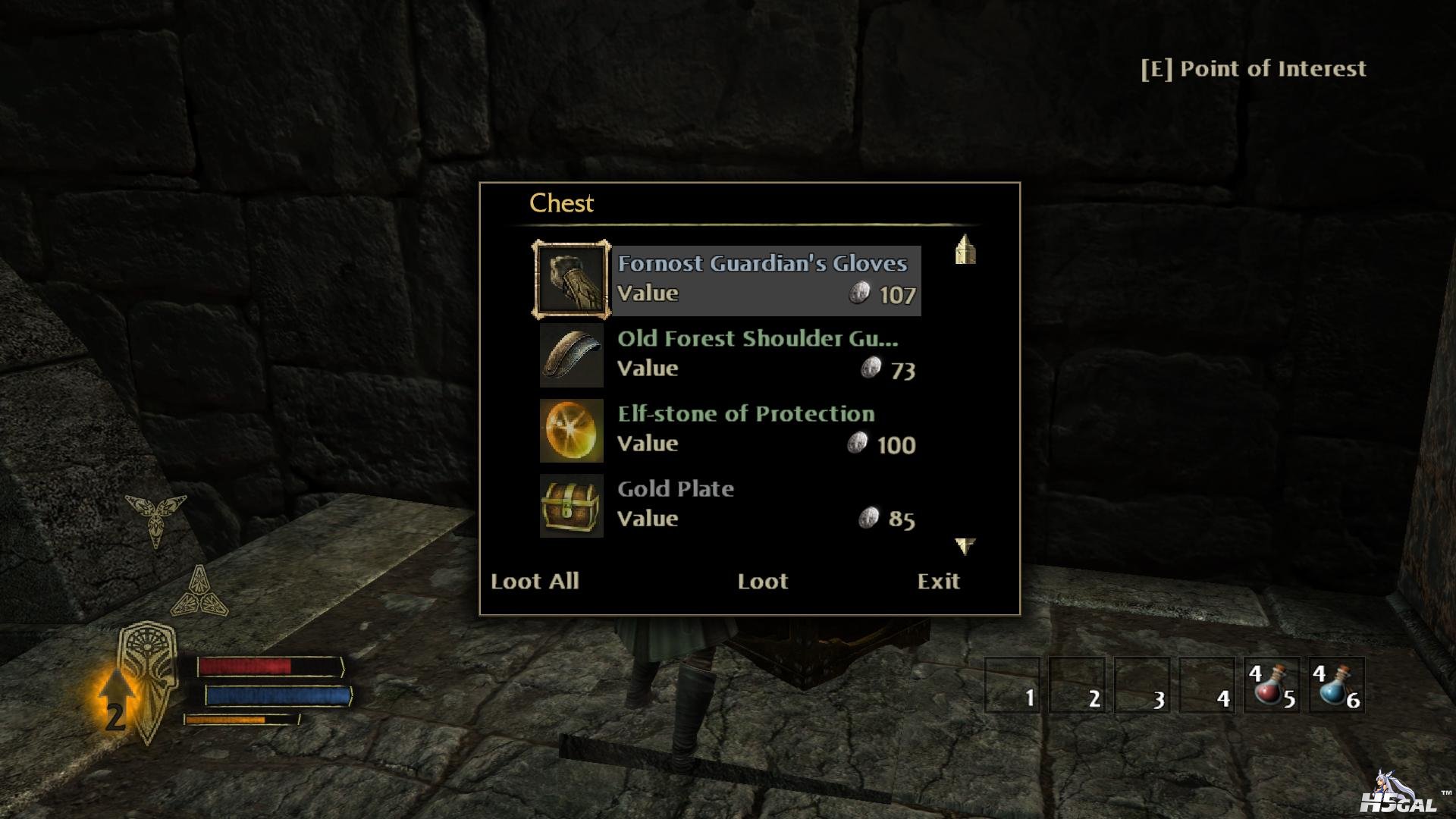Click the Loot button

click(762, 581)
